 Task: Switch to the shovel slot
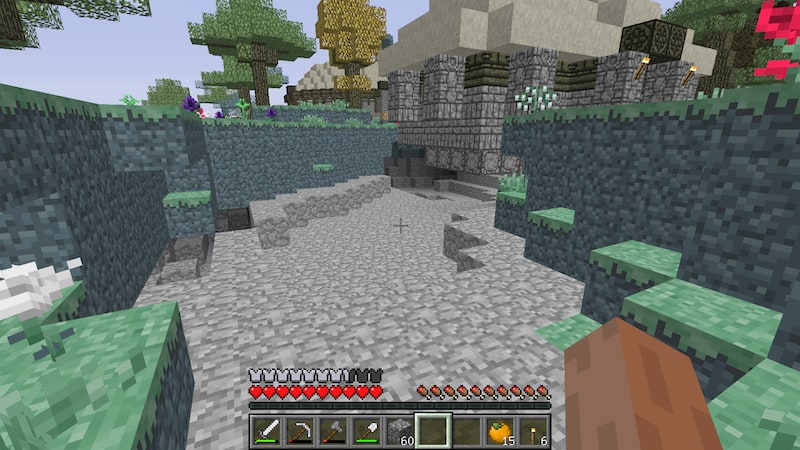(366, 431)
